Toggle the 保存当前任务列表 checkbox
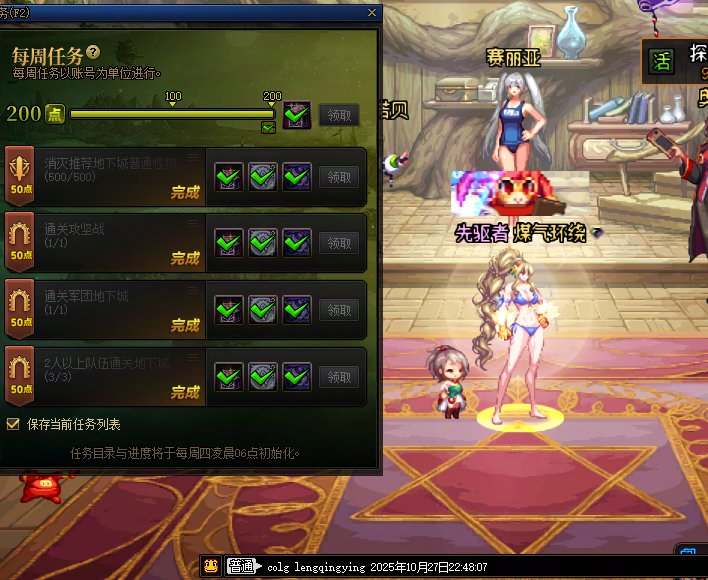Image resolution: width=708 pixels, height=580 pixels. point(13,424)
